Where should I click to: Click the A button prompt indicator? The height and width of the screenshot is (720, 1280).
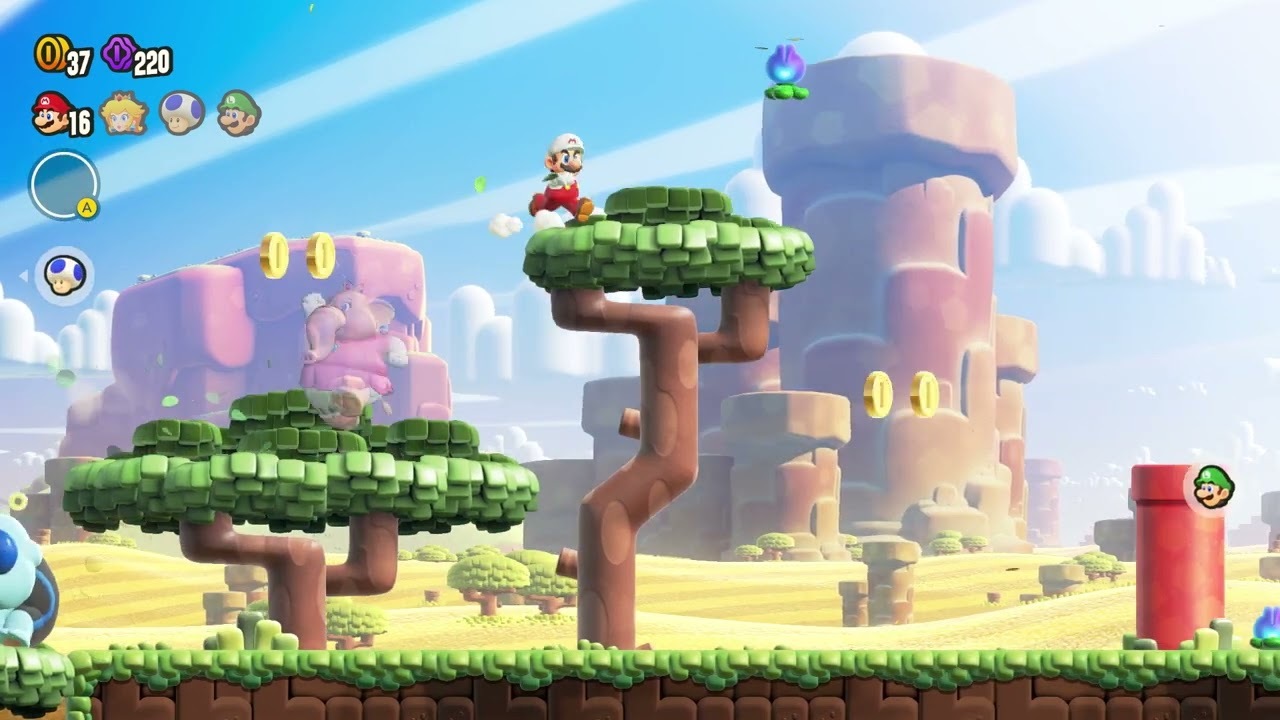coord(86,206)
